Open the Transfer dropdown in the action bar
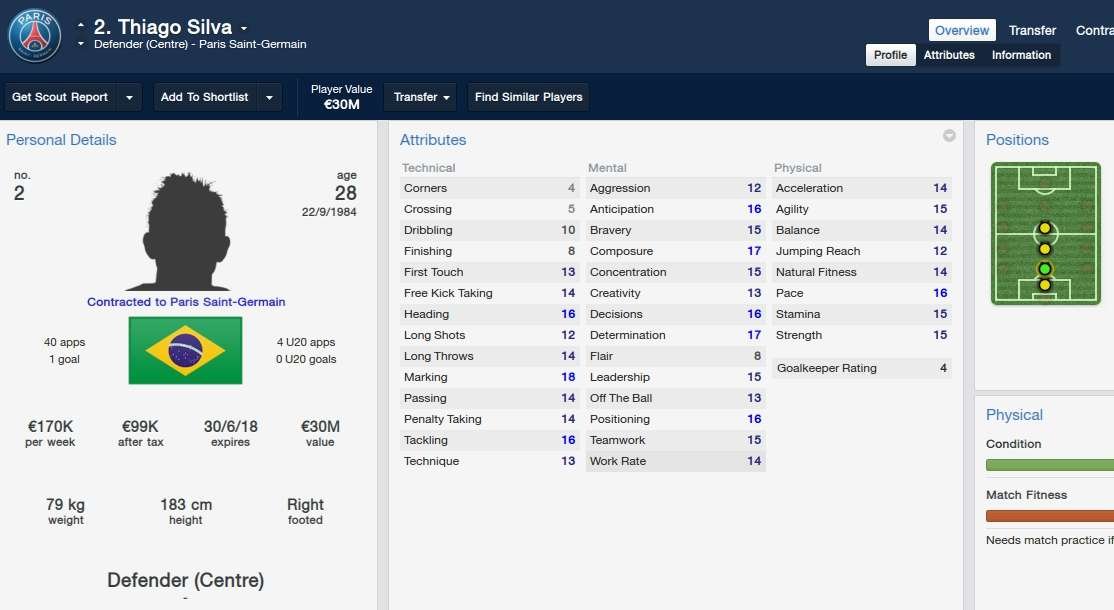1114x610 pixels. (x=420, y=97)
